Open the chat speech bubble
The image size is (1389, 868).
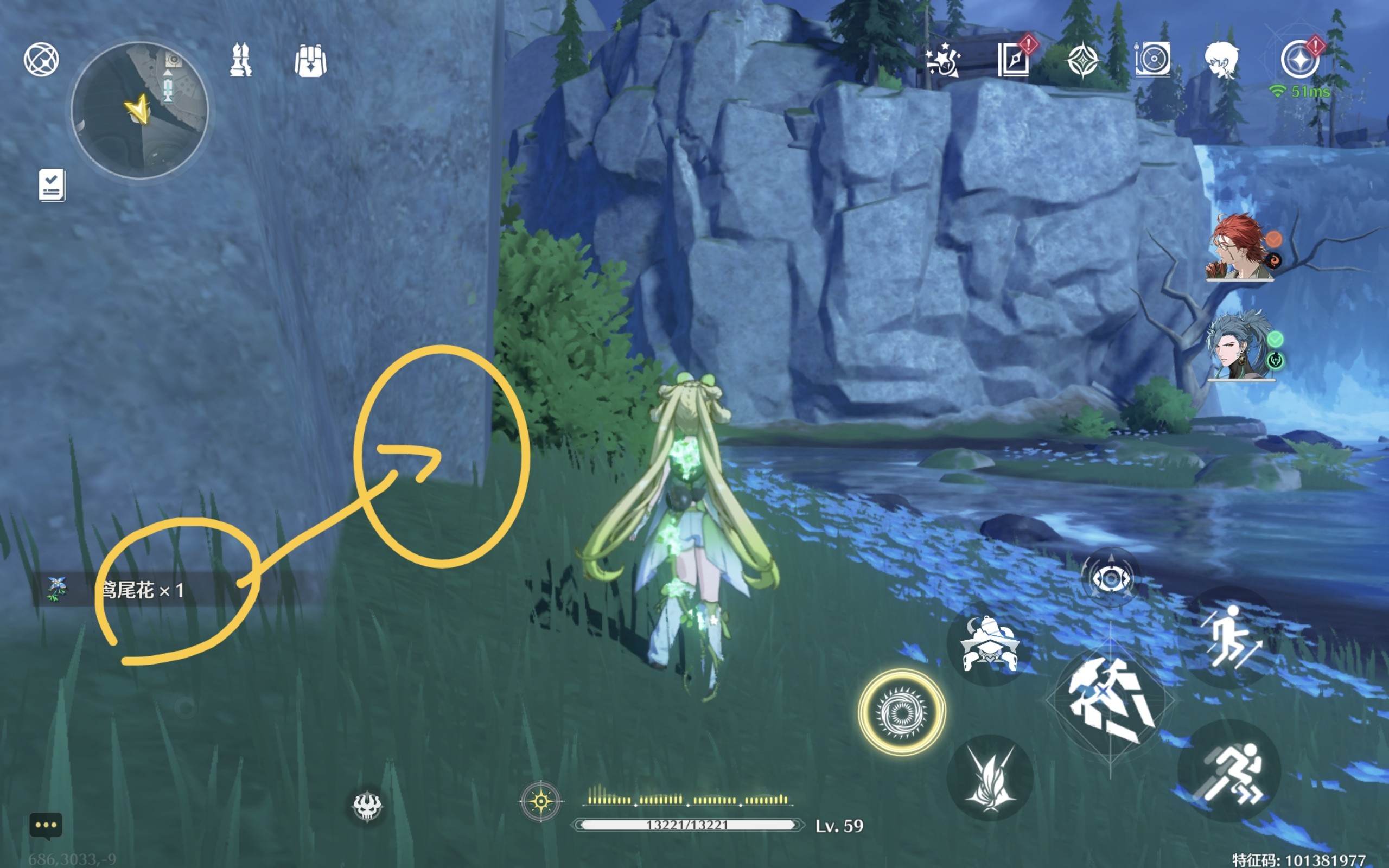(x=46, y=826)
